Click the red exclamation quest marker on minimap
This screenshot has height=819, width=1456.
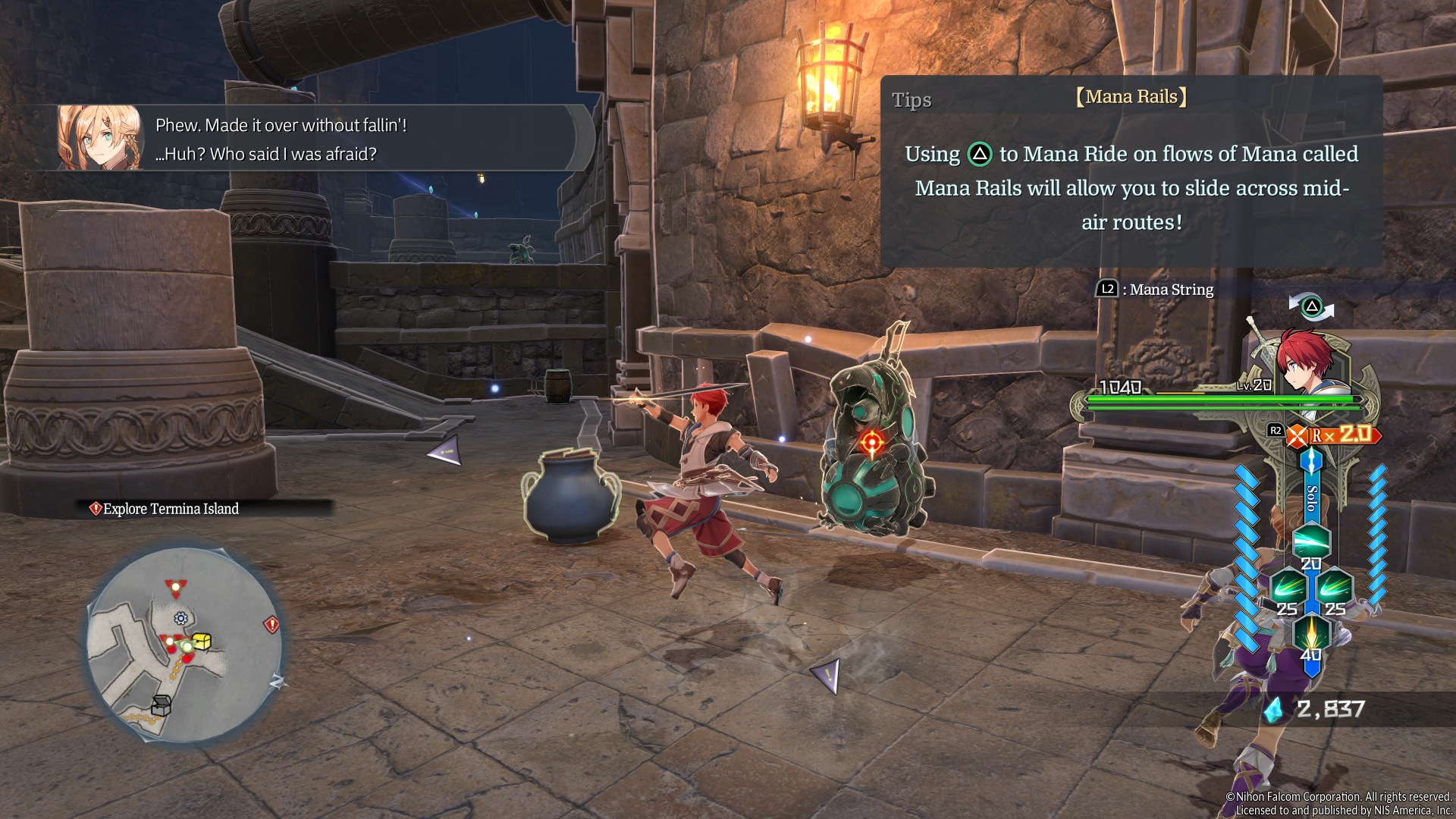pyautogui.click(x=271, y=625)
